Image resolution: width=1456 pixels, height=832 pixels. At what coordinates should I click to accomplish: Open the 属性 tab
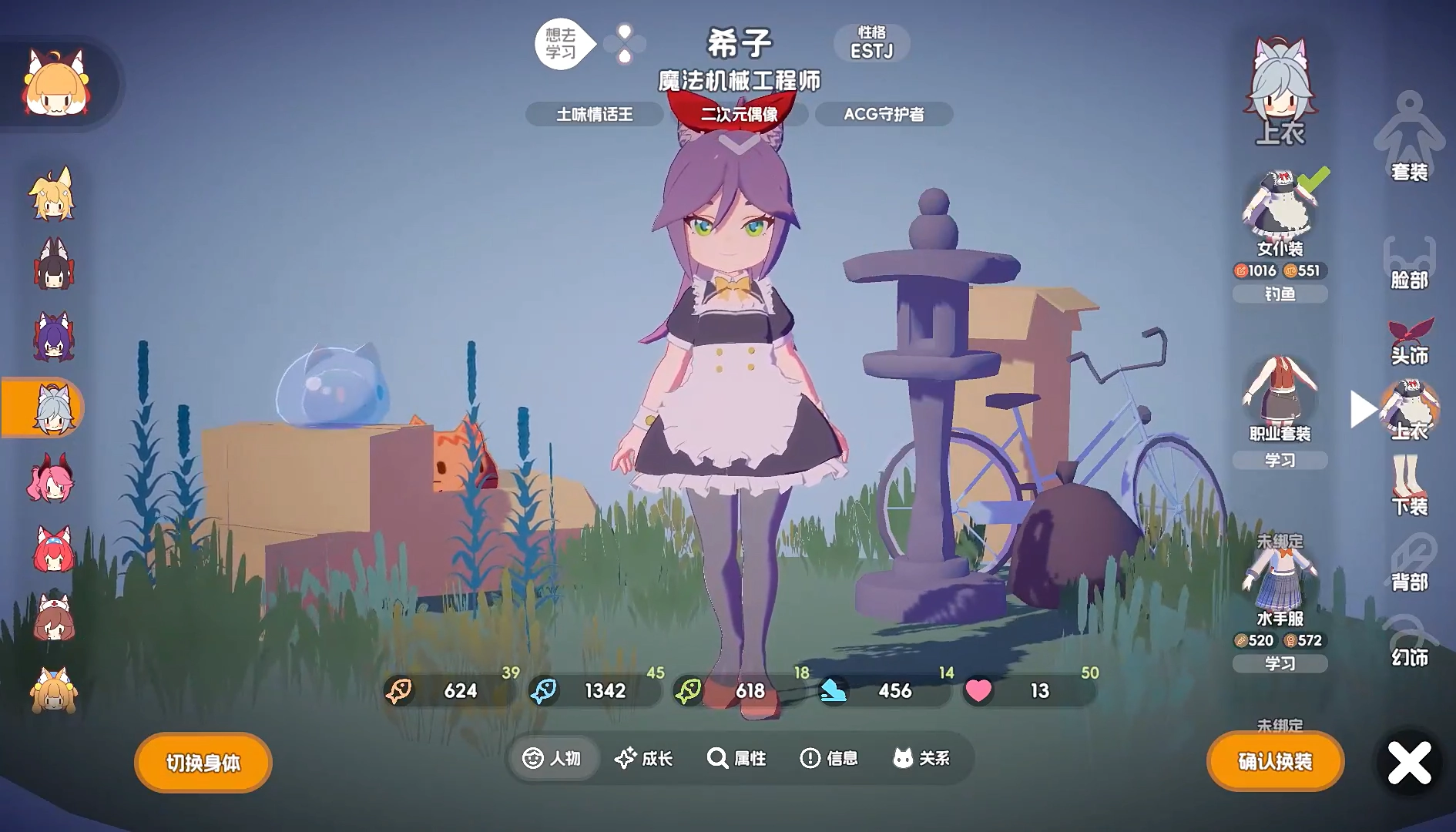click(736, 759)
